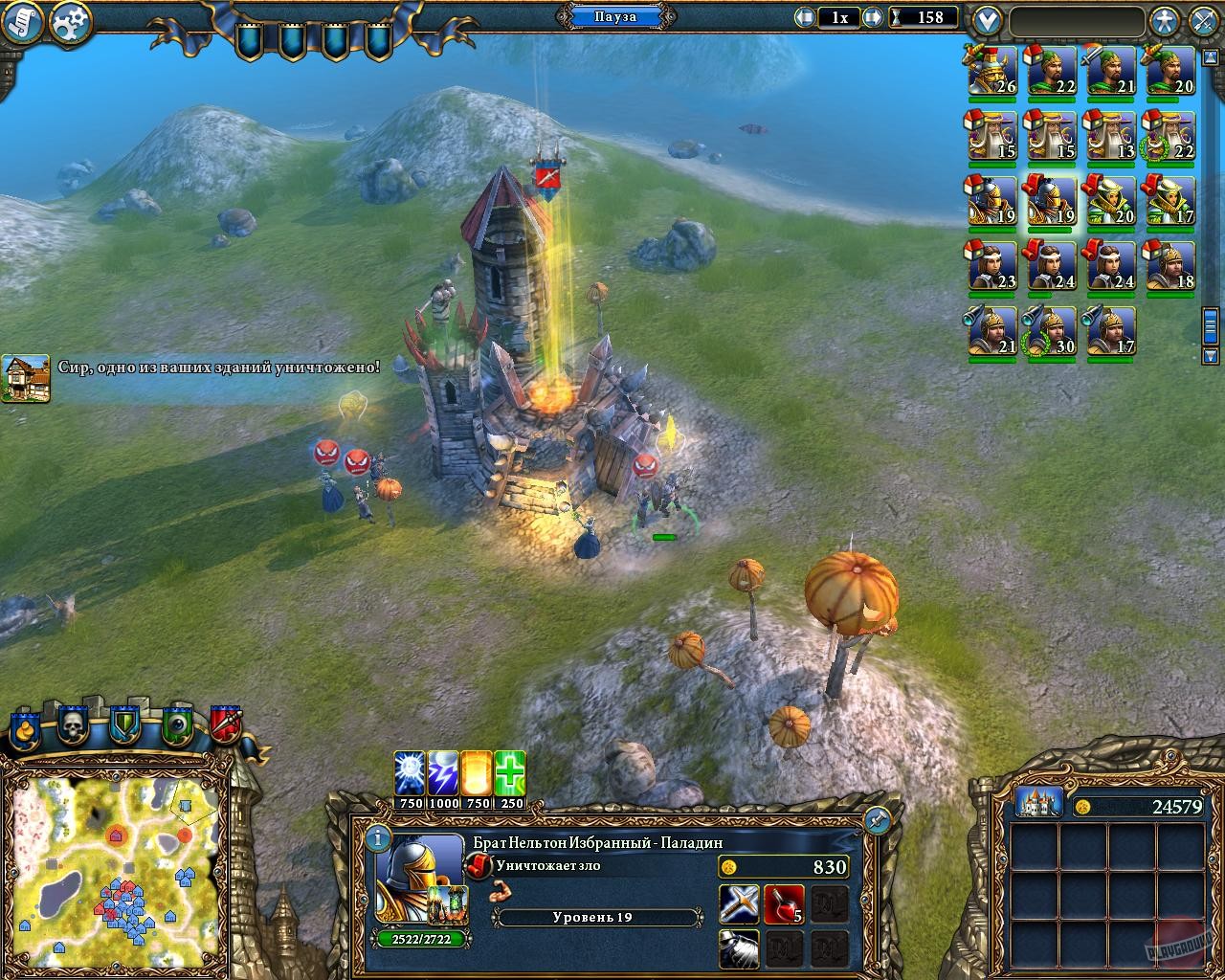Expand the panel via the chevron next to top-right field
Viewport: 1225px width, 980px height.
coord(985,18)
